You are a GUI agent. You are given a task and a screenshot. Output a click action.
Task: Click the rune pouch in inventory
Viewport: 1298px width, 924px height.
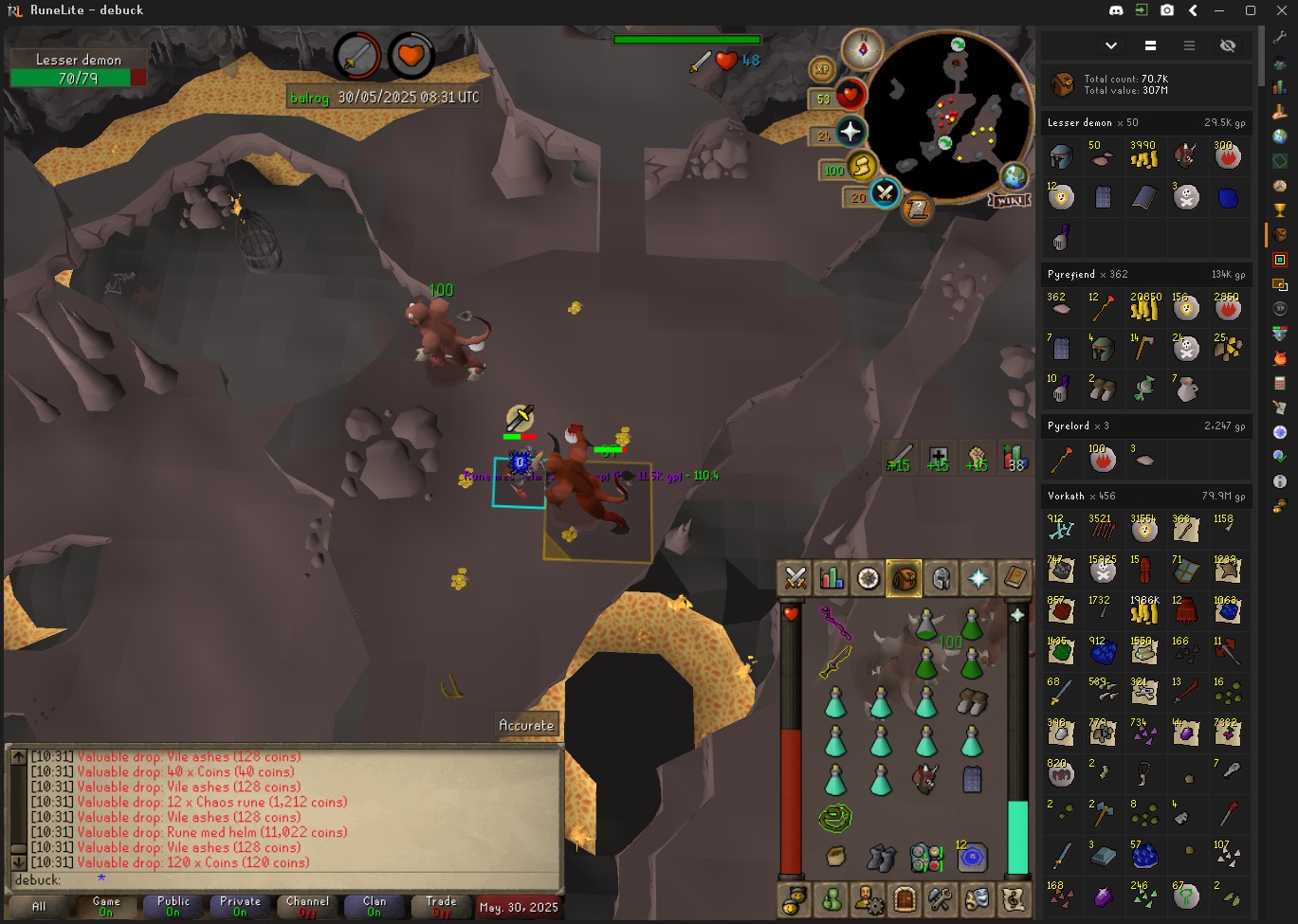tap(925, 858)
